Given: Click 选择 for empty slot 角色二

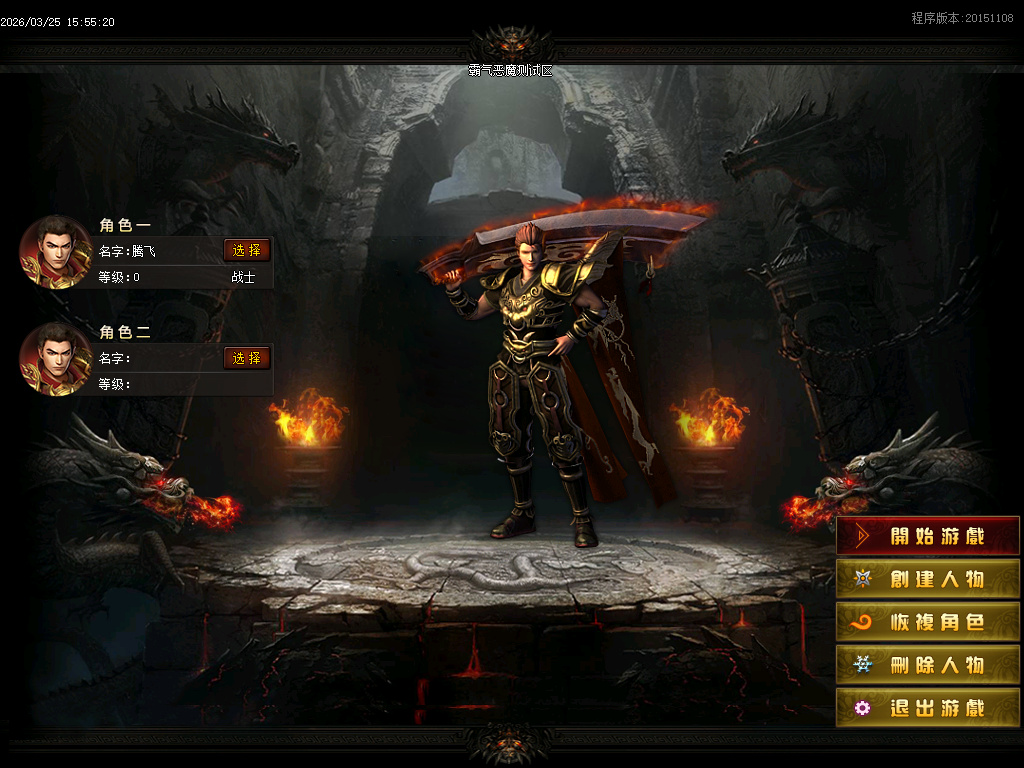Looking at the screenshot, I should pos(247,358).
